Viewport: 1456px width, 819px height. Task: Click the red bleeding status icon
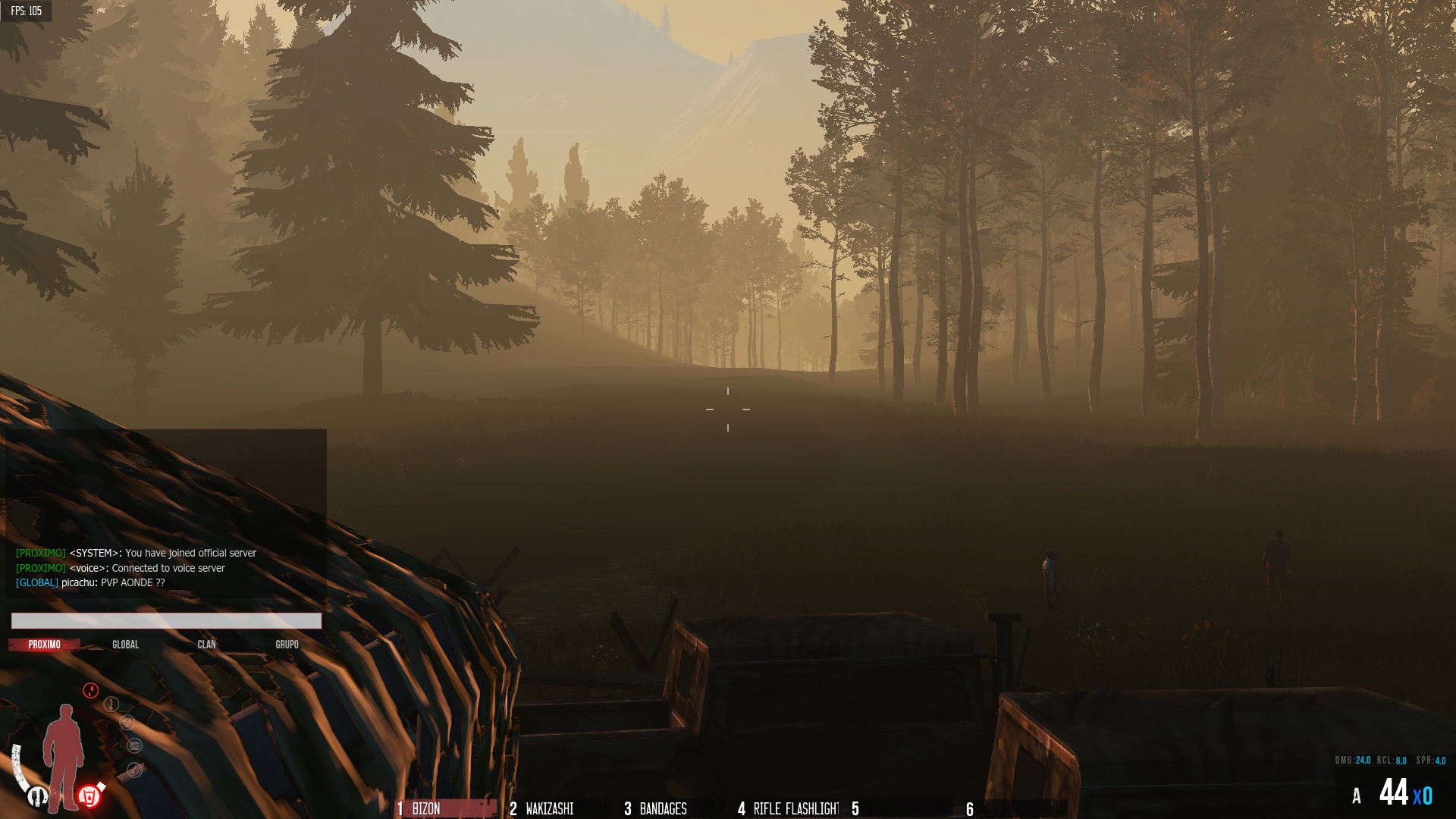pos(91,690)
